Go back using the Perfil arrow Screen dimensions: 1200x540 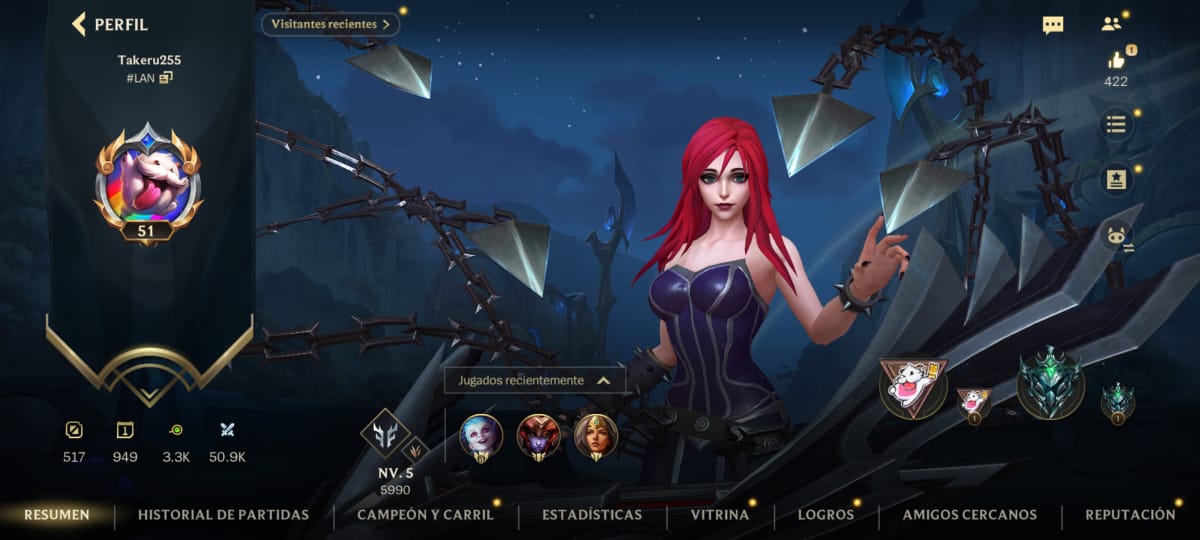click(x=79, y=24)
